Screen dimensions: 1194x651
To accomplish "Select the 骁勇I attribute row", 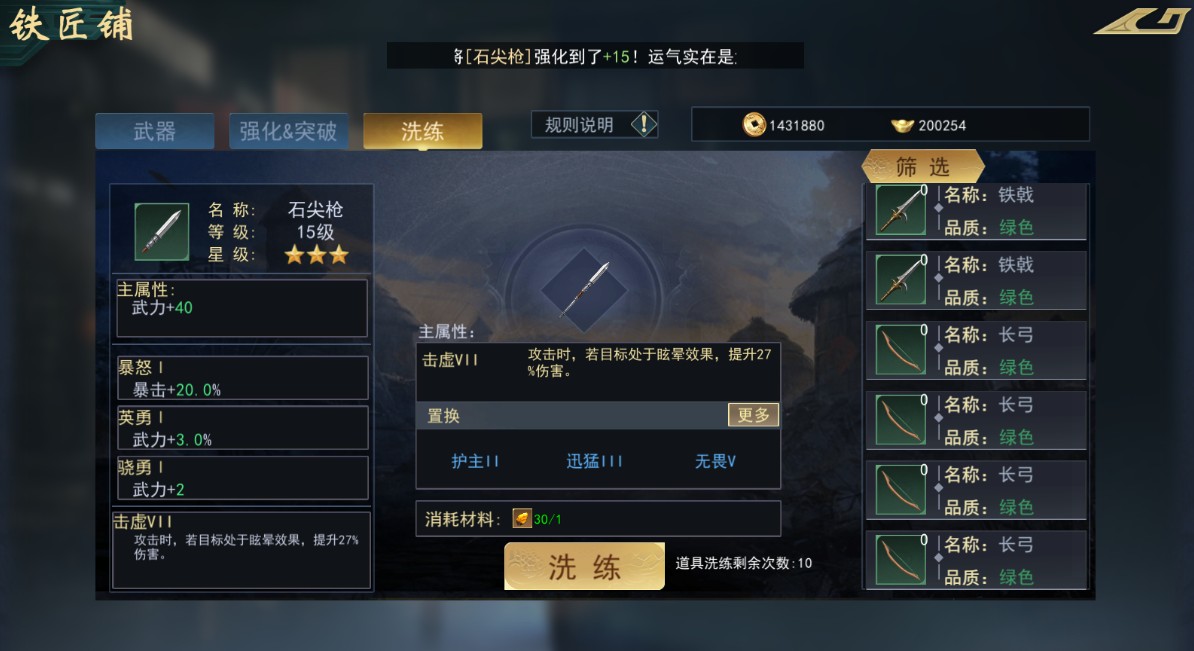I will [x=241, y=478].
